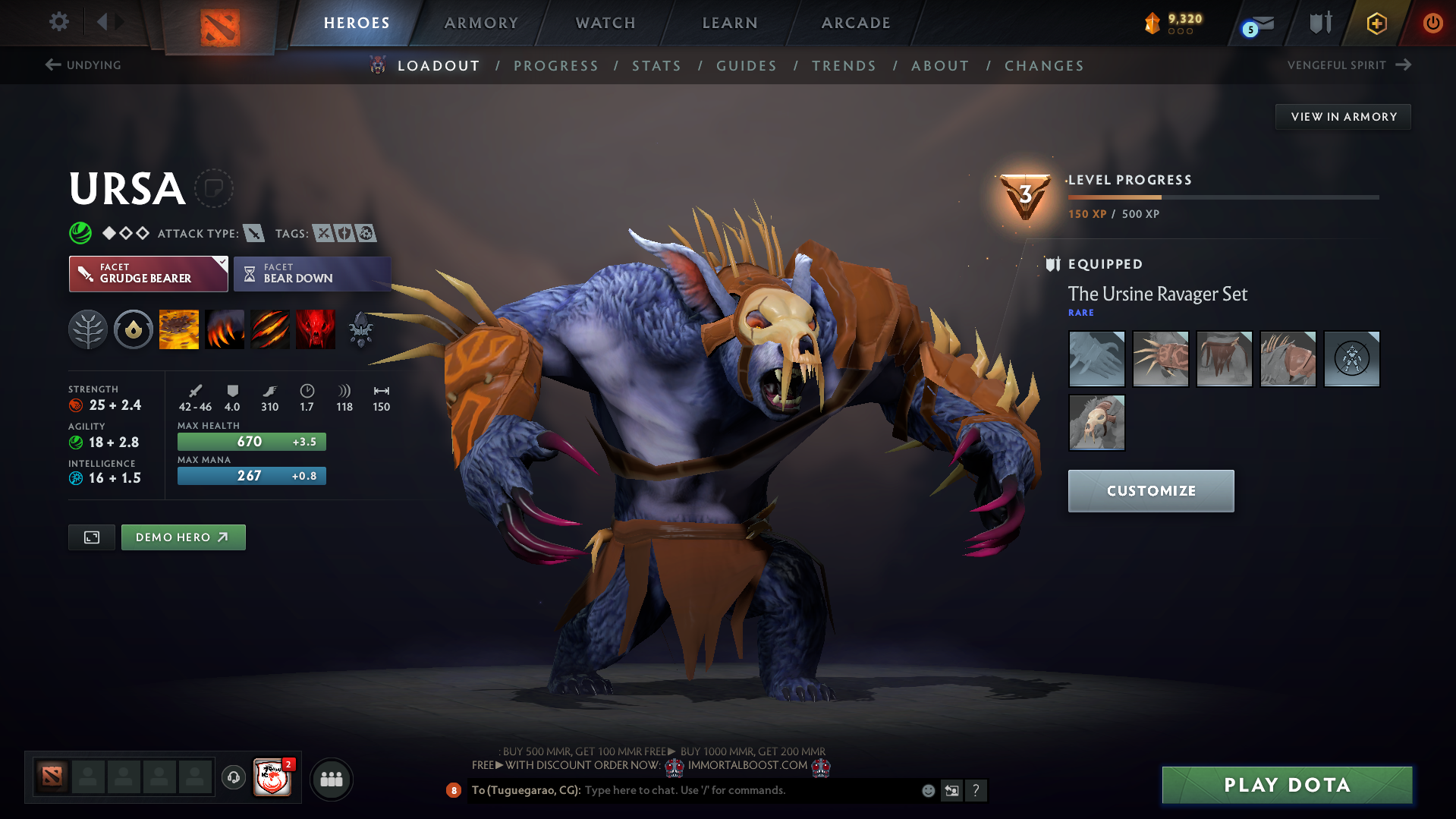Open the ARMORY menu item
The width and height of the screenshot is (1456, 819).
coord(481,23)
